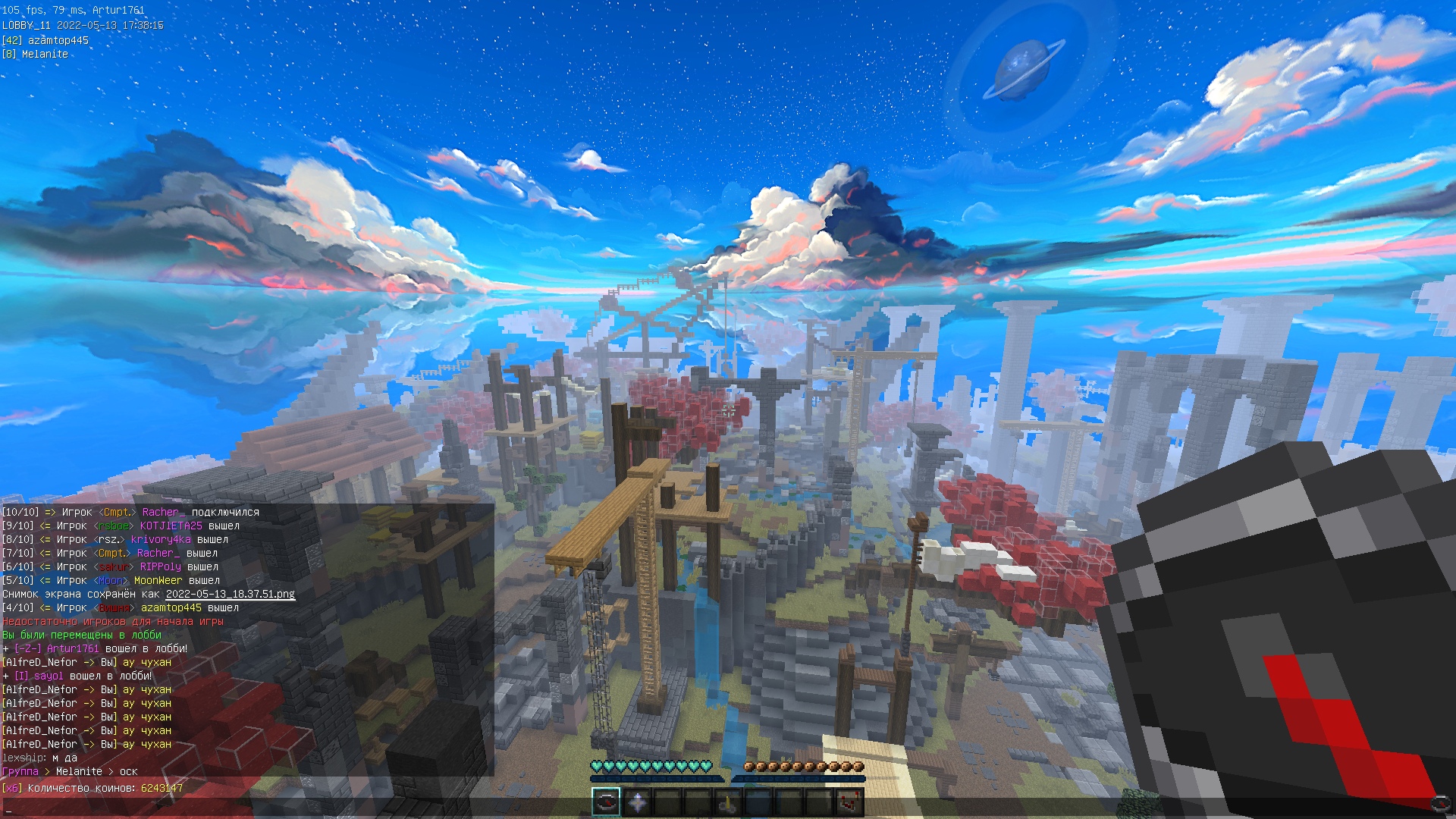1456x819 pixels.
Task: Select the redstone comparator hotbar slot
Action: pos(849,802)
